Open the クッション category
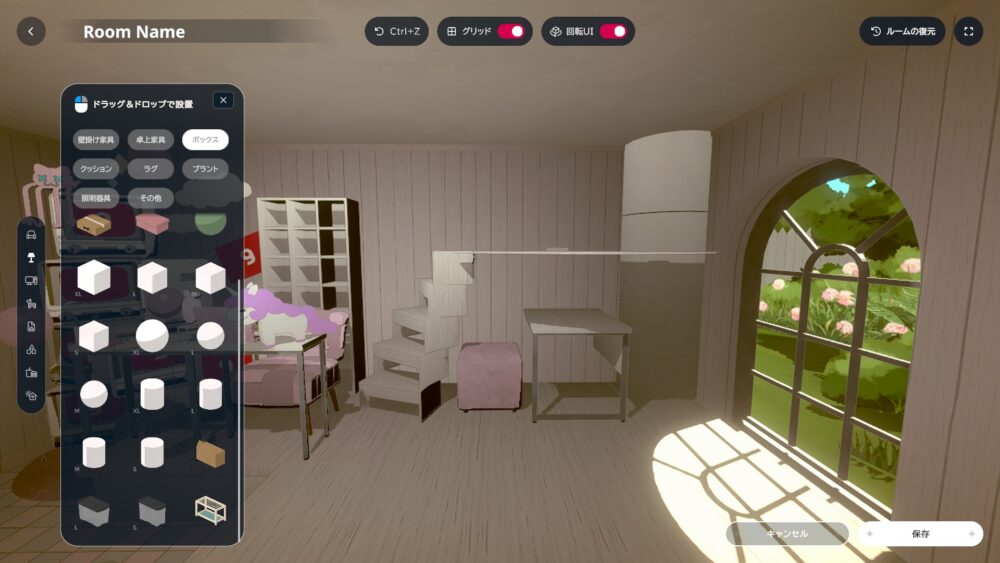 click(96, 169)
